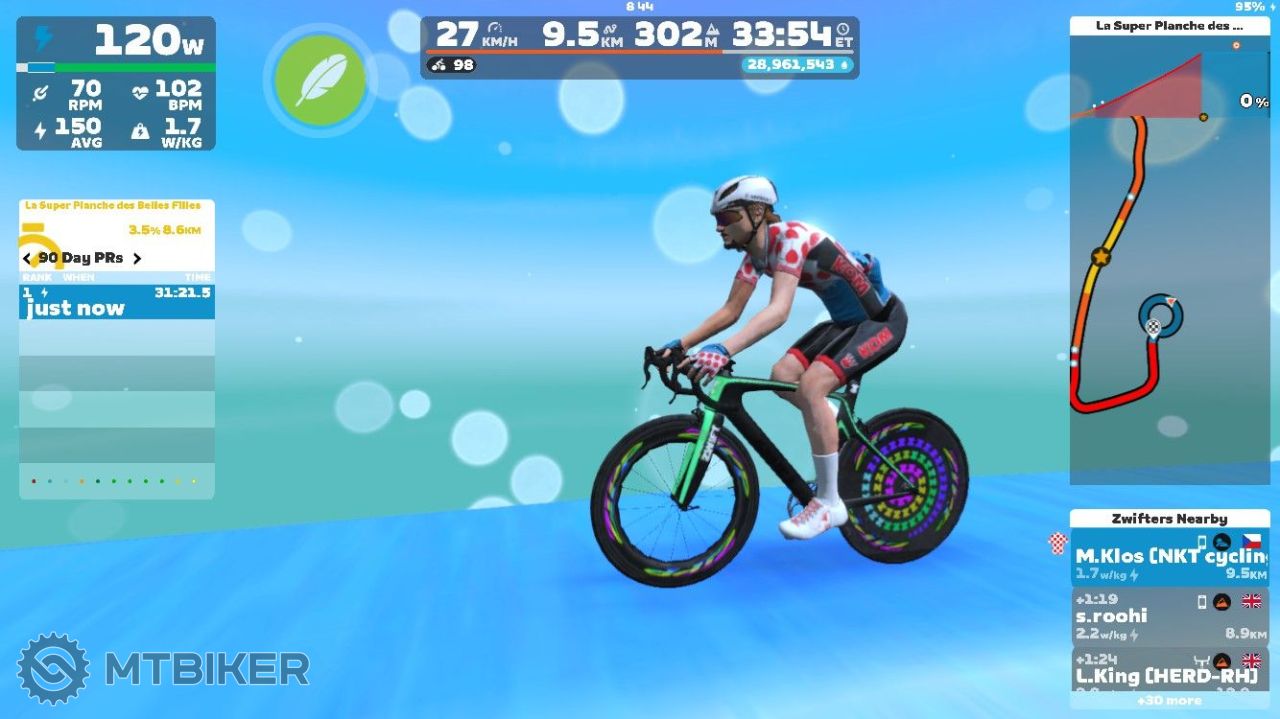The image size is (1280, 719).
Task: Show the previous leaderboard before 90 Day PRs
Action: click(x=28, y=258)
